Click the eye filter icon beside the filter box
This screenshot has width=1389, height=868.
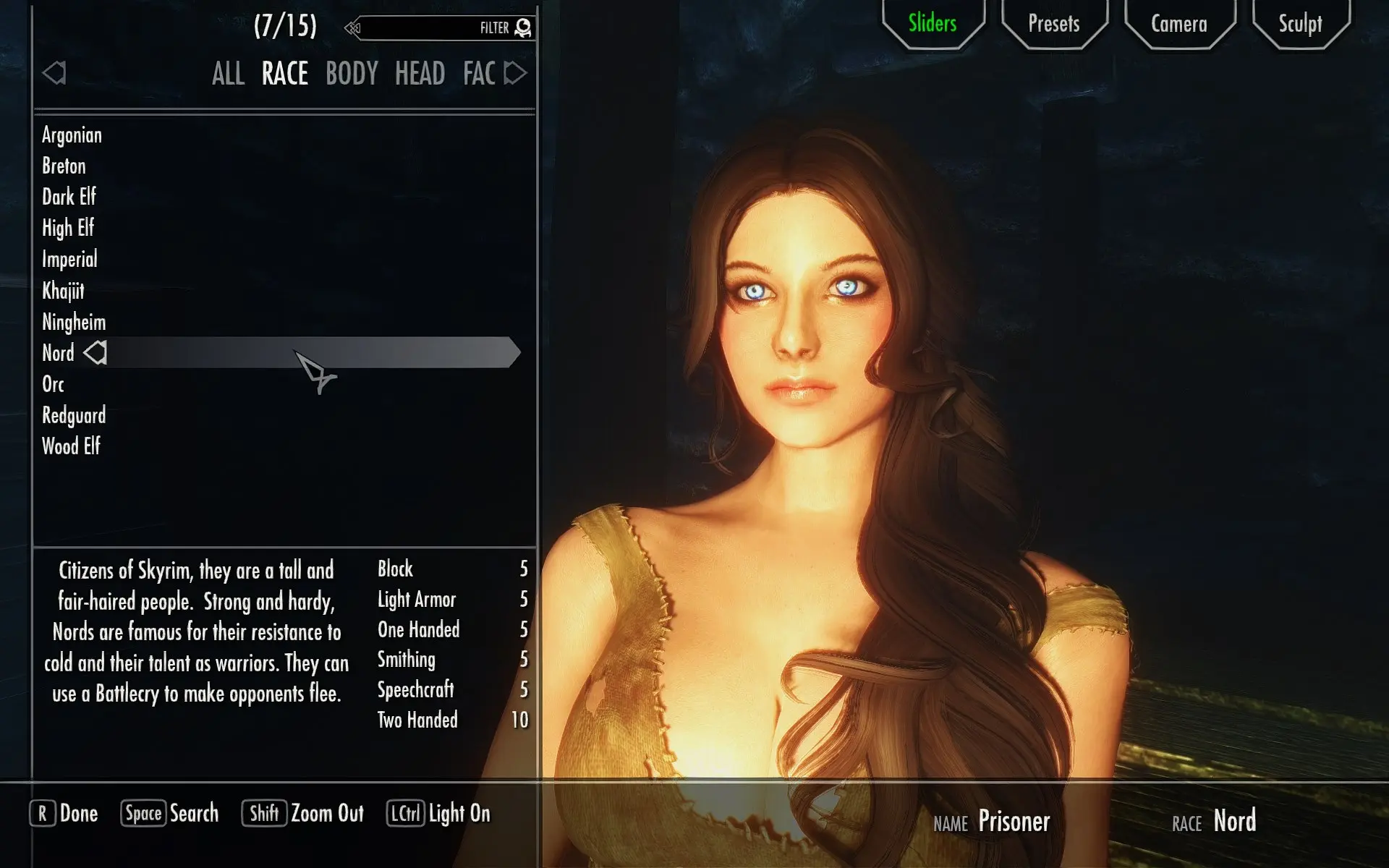point(522,27)
